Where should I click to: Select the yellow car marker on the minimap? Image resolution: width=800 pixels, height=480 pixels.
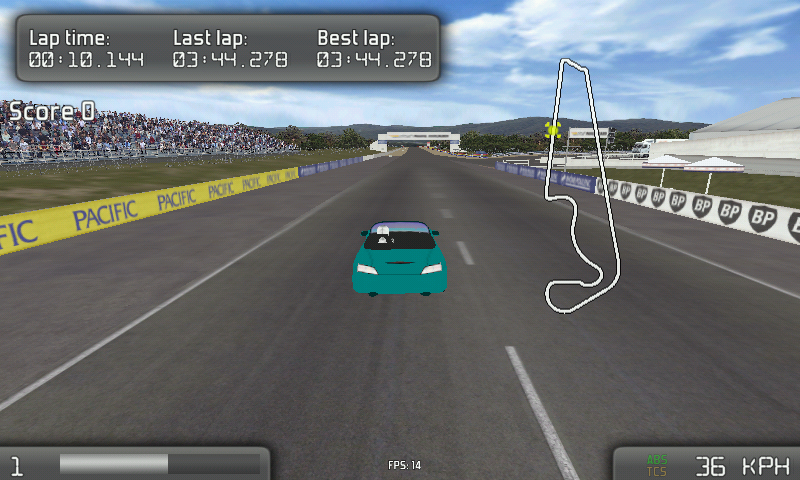(552, 128)
